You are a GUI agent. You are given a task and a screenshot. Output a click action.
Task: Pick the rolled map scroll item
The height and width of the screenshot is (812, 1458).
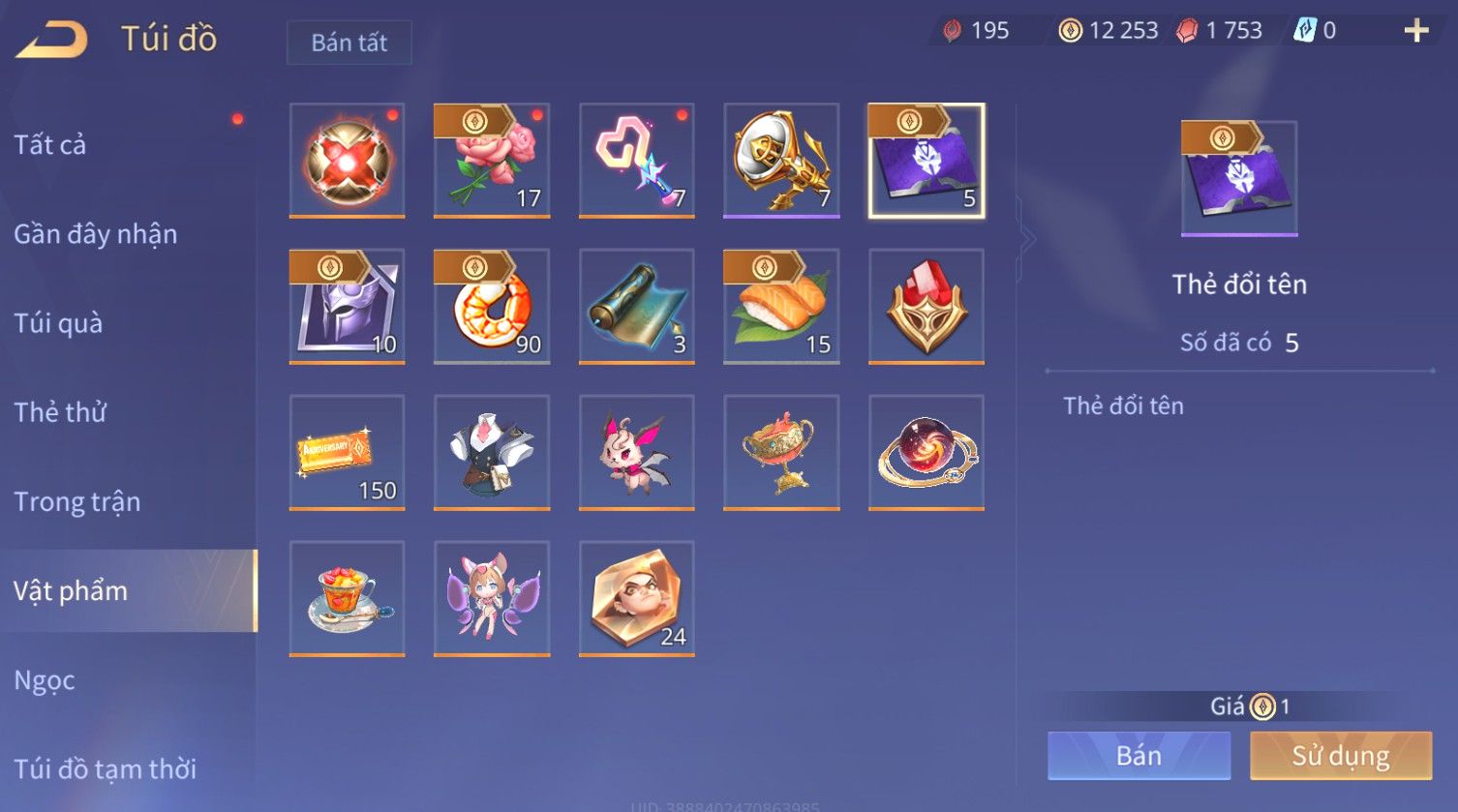pyautogui.click(x=636, y=306)
